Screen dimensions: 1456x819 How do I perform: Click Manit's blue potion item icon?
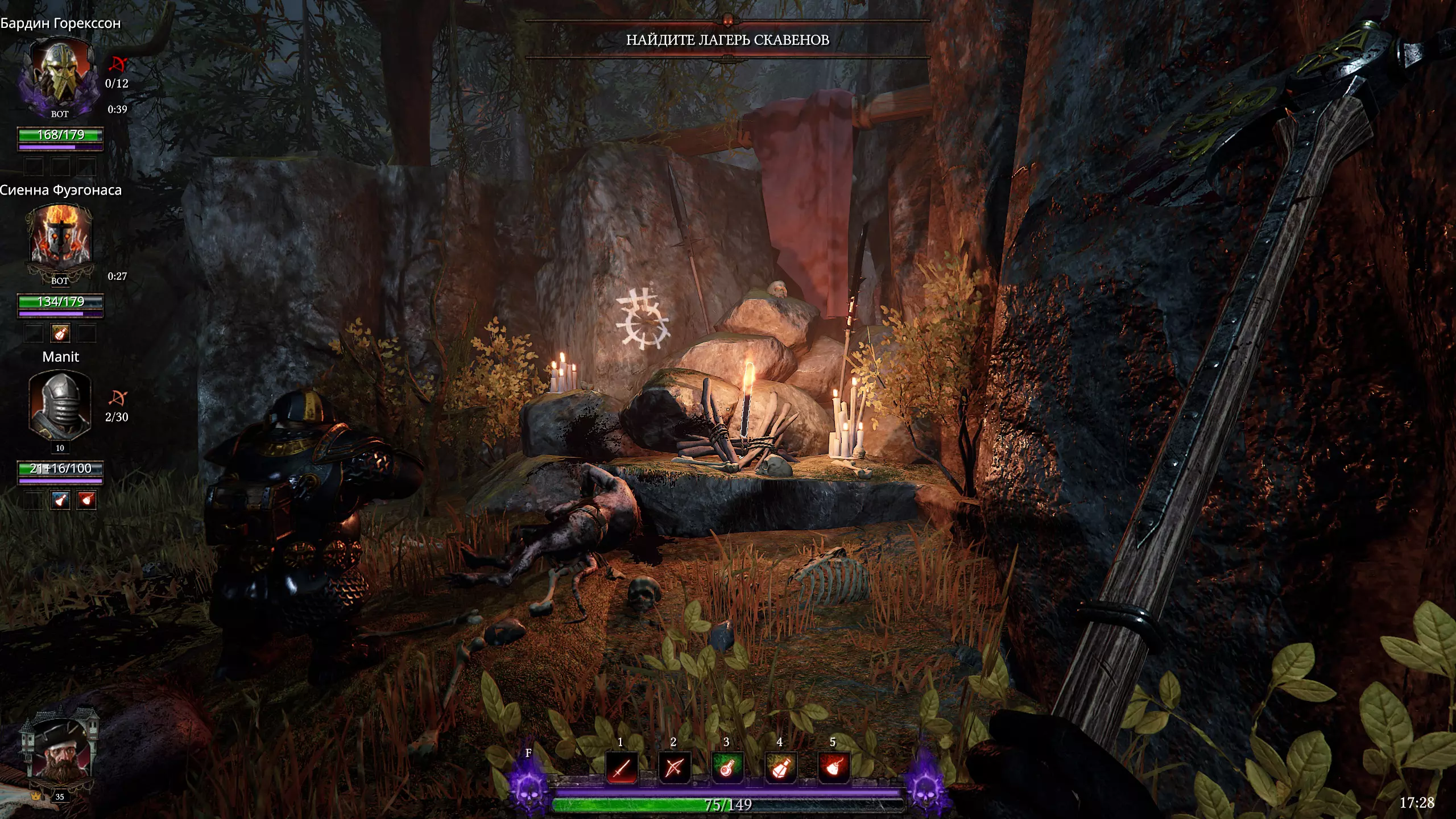tap(60, 500)
